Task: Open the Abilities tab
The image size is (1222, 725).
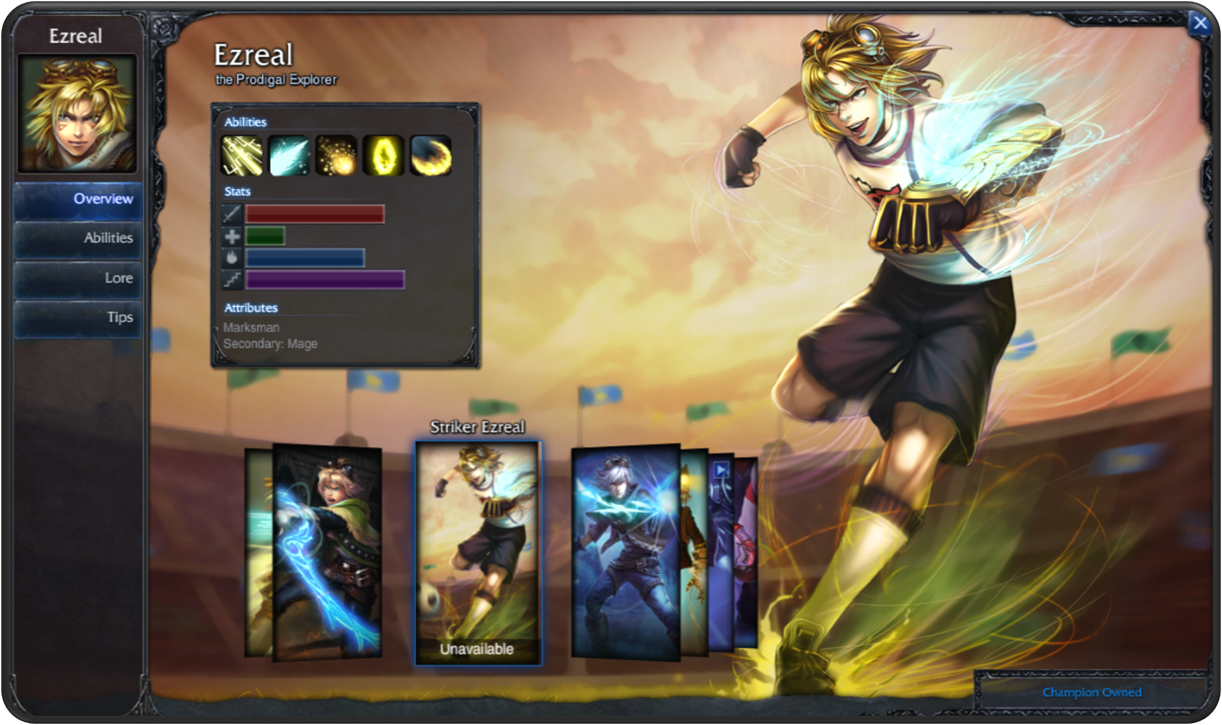Action: tap(77, 238)
